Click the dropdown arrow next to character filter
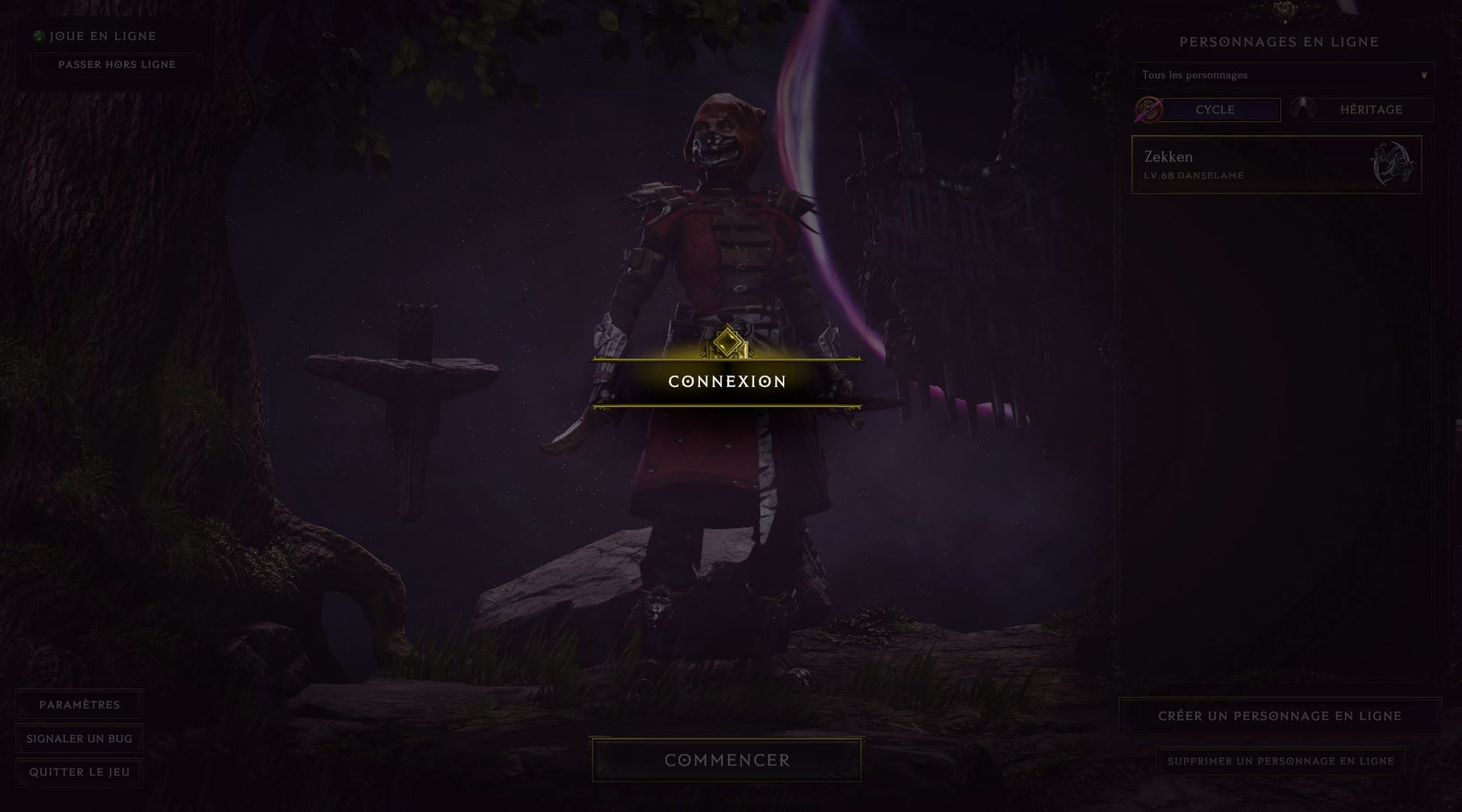1462x812 pixels. (x=1424, y=75)
